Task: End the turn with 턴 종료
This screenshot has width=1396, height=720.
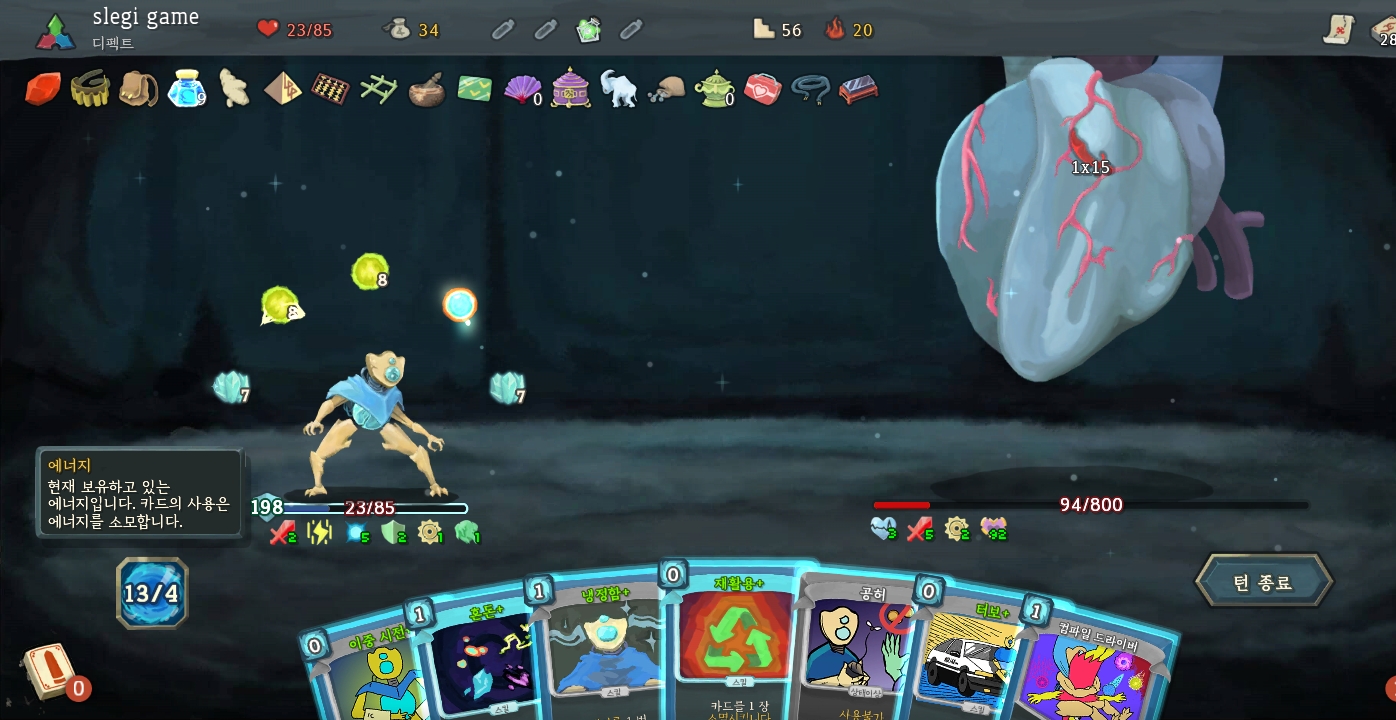Action: click(x=1263, y=582)
